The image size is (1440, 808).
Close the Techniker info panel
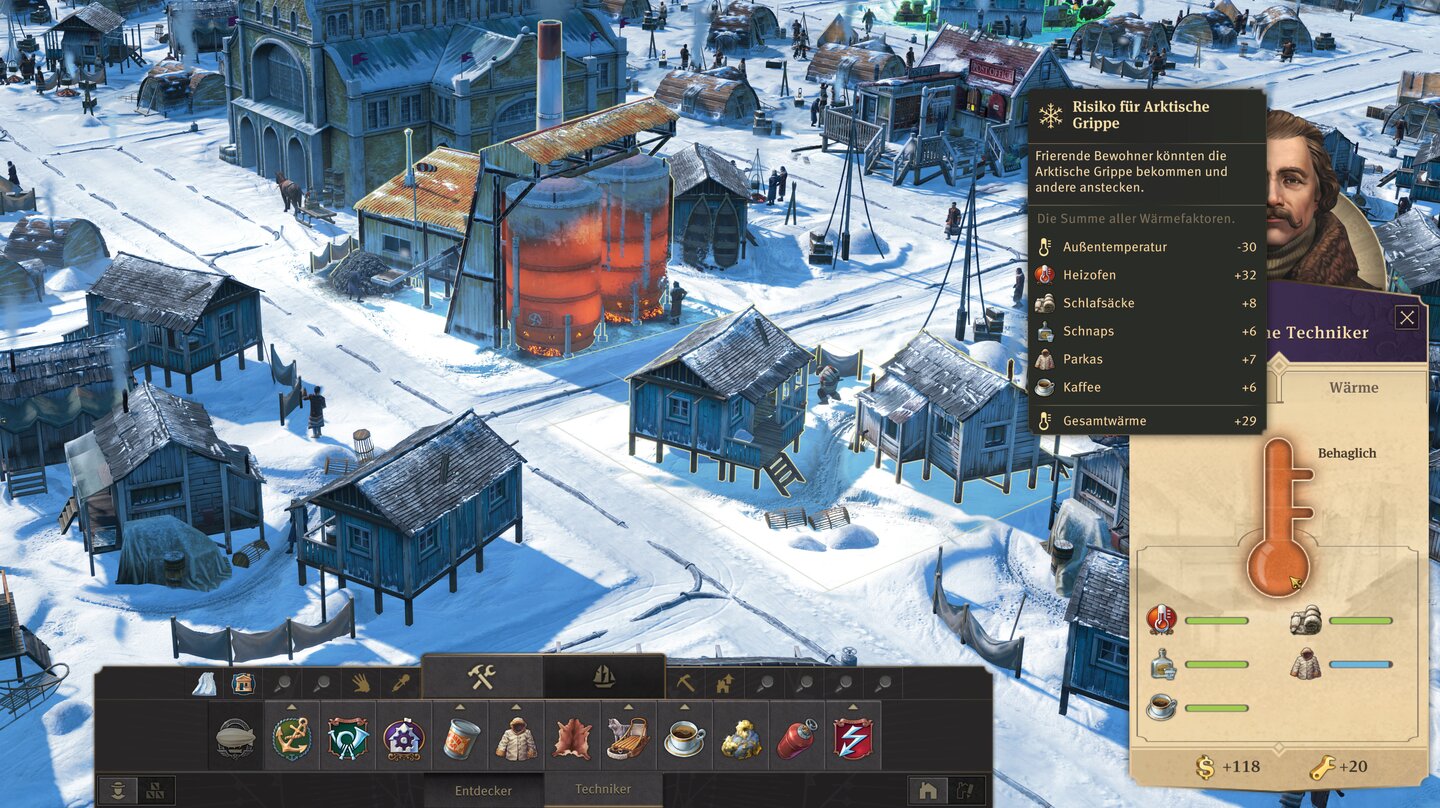coord(1406,318)
